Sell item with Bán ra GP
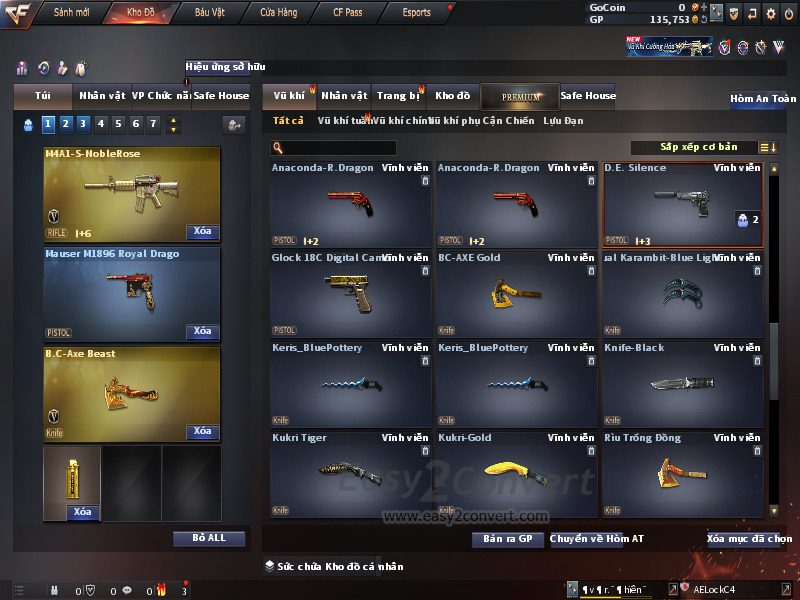Viewport: 800px width, 600px height. [x=507, y=539]
